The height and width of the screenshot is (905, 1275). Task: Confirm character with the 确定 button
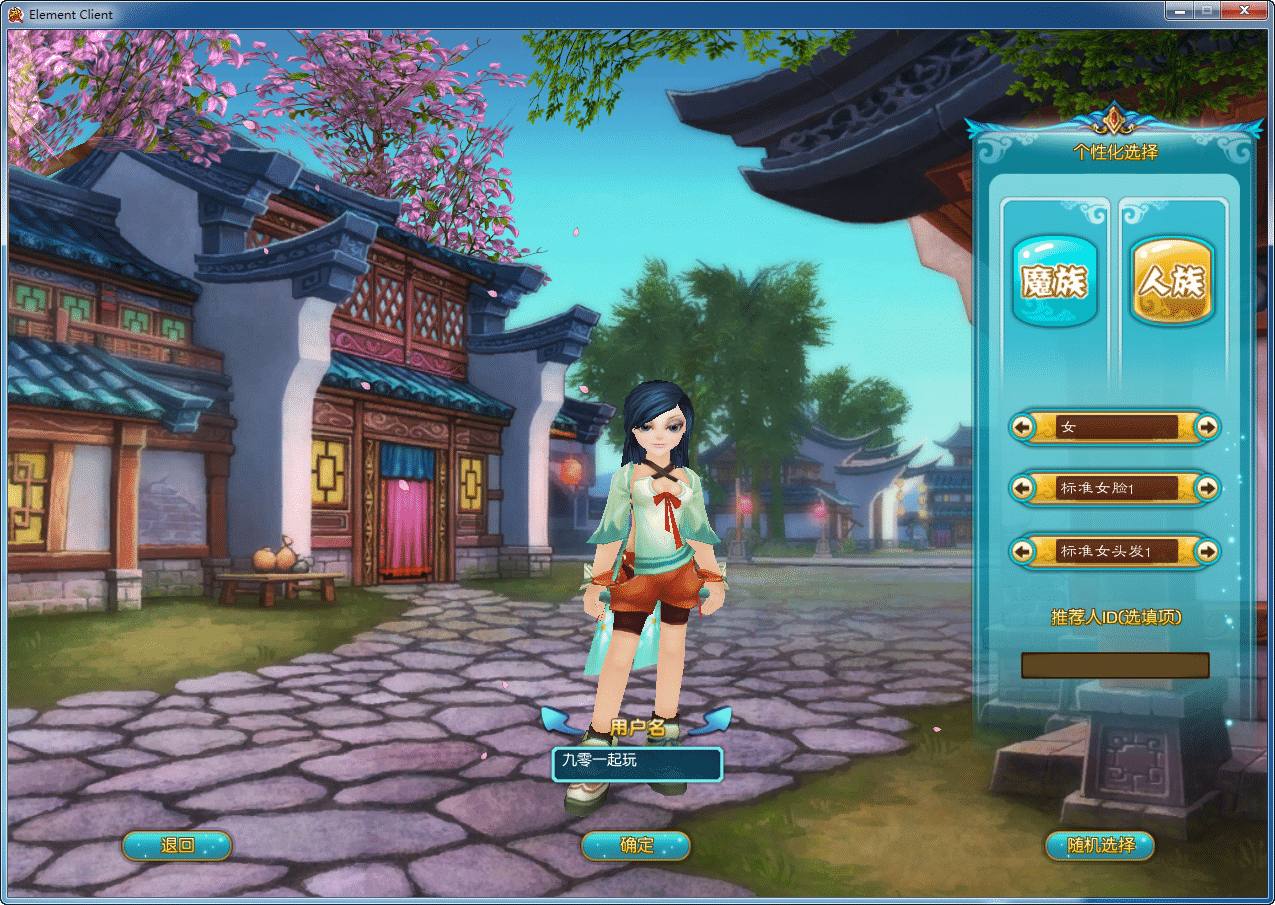[636, 846]
